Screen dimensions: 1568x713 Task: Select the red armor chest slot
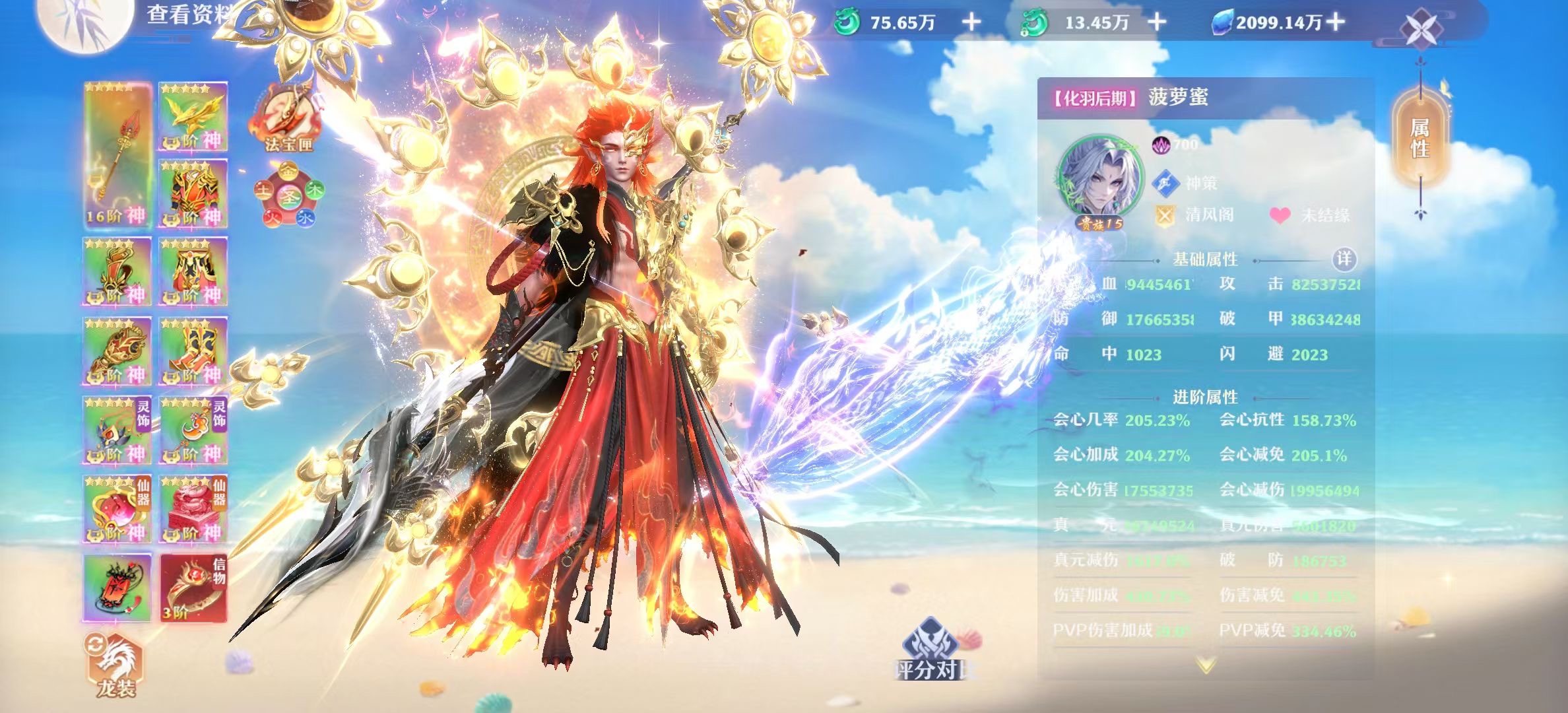(193, 193)
